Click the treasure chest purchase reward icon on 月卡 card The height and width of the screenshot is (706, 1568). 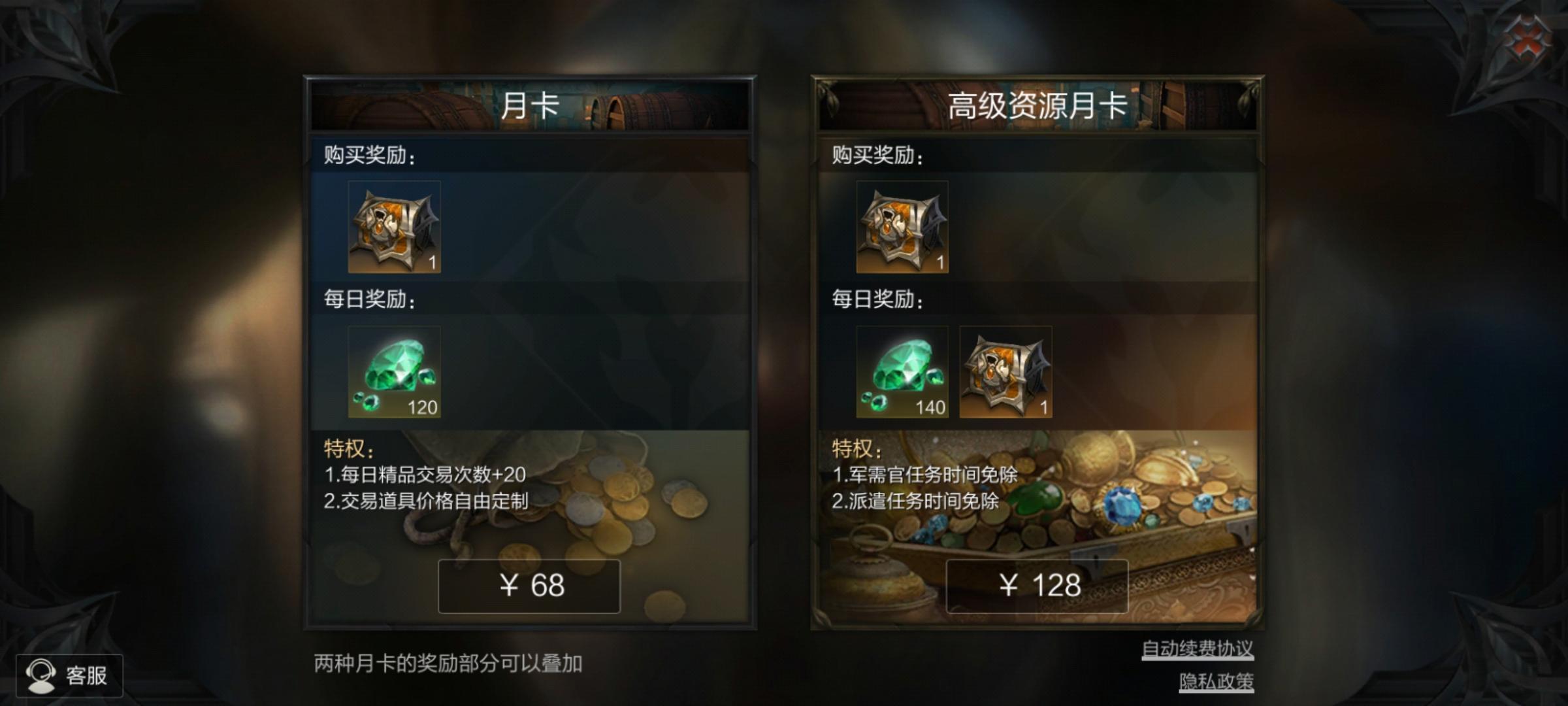394,227
